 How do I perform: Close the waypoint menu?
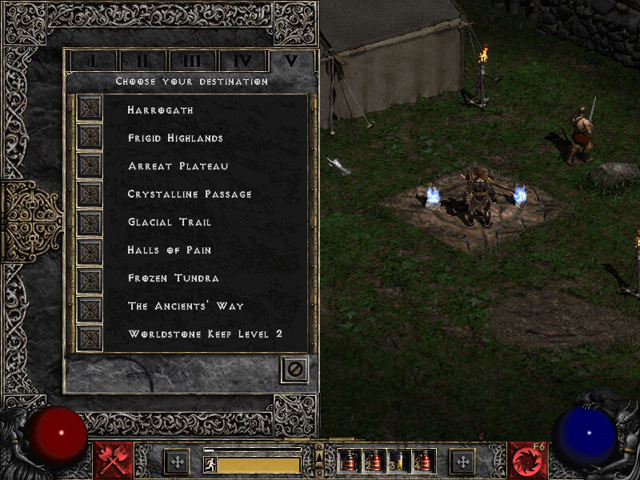click(294, 369)
